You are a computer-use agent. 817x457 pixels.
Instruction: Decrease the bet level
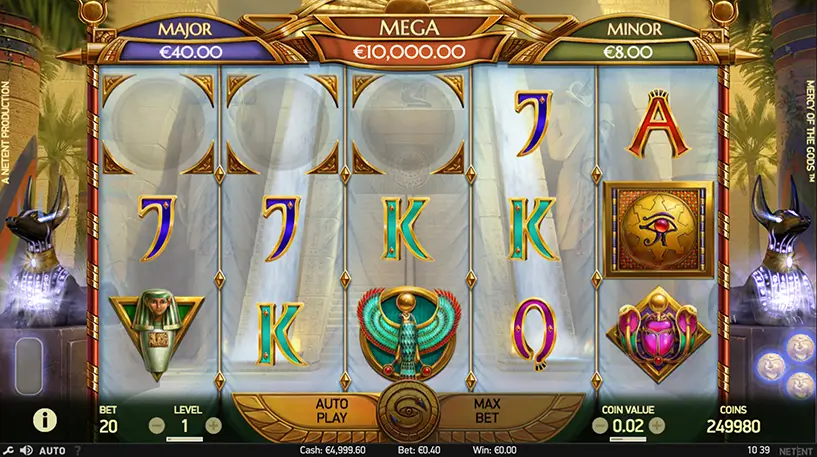click(x=157, y=426)
